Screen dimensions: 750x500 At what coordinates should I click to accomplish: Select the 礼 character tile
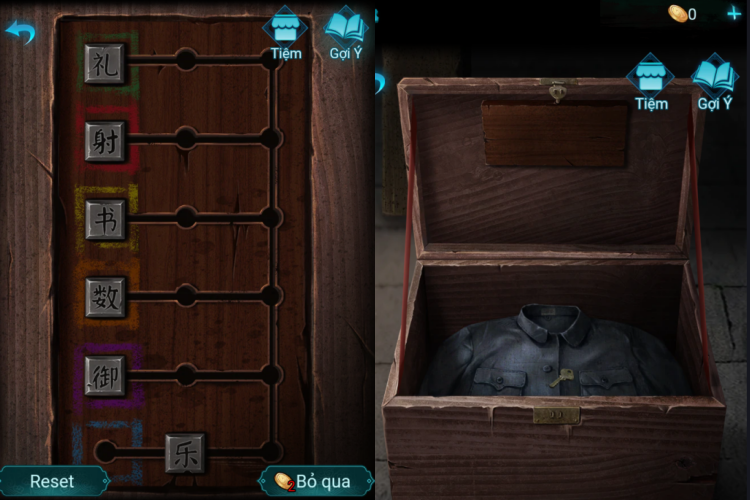105,62
